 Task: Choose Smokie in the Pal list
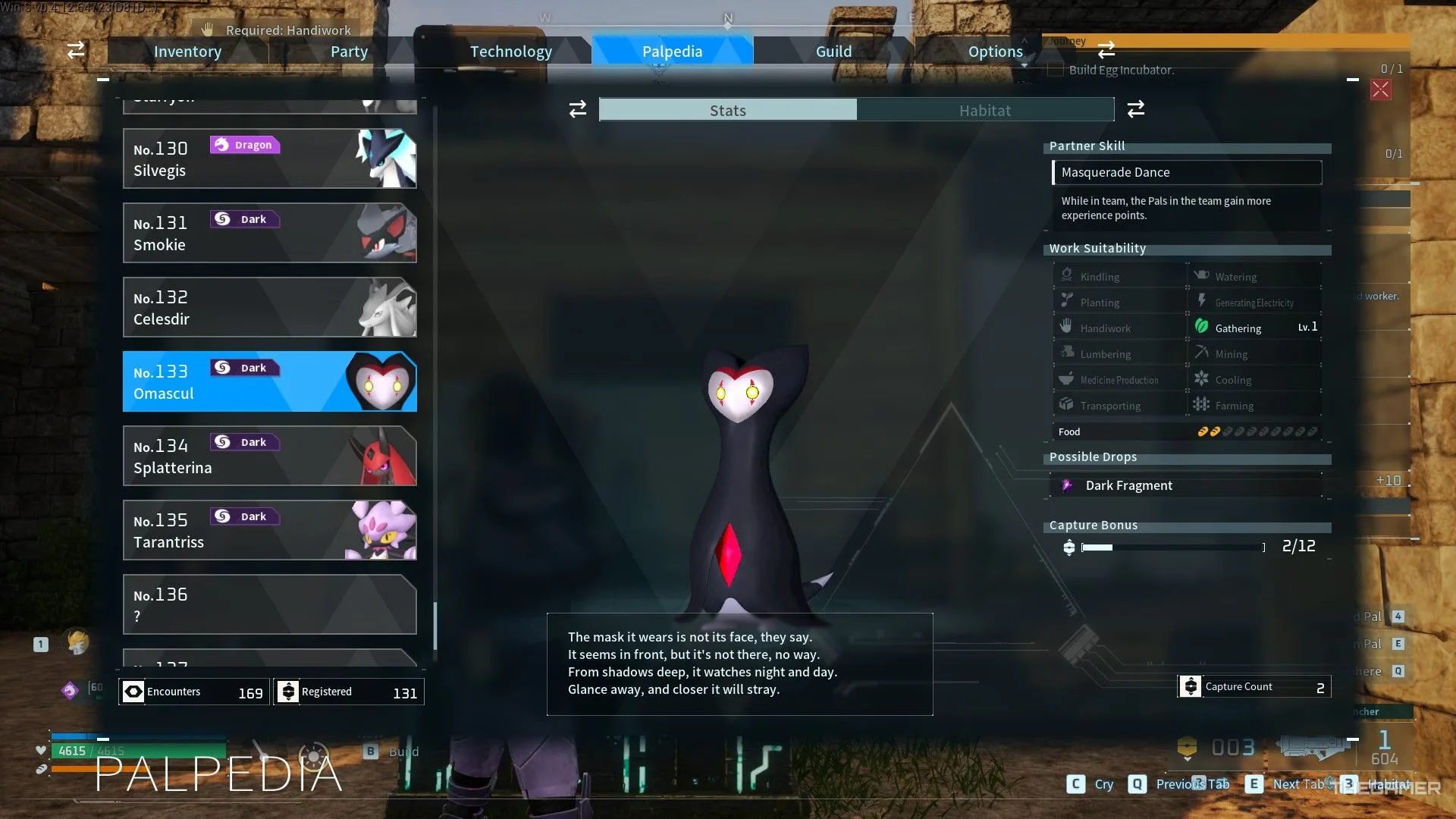[269, 233]
